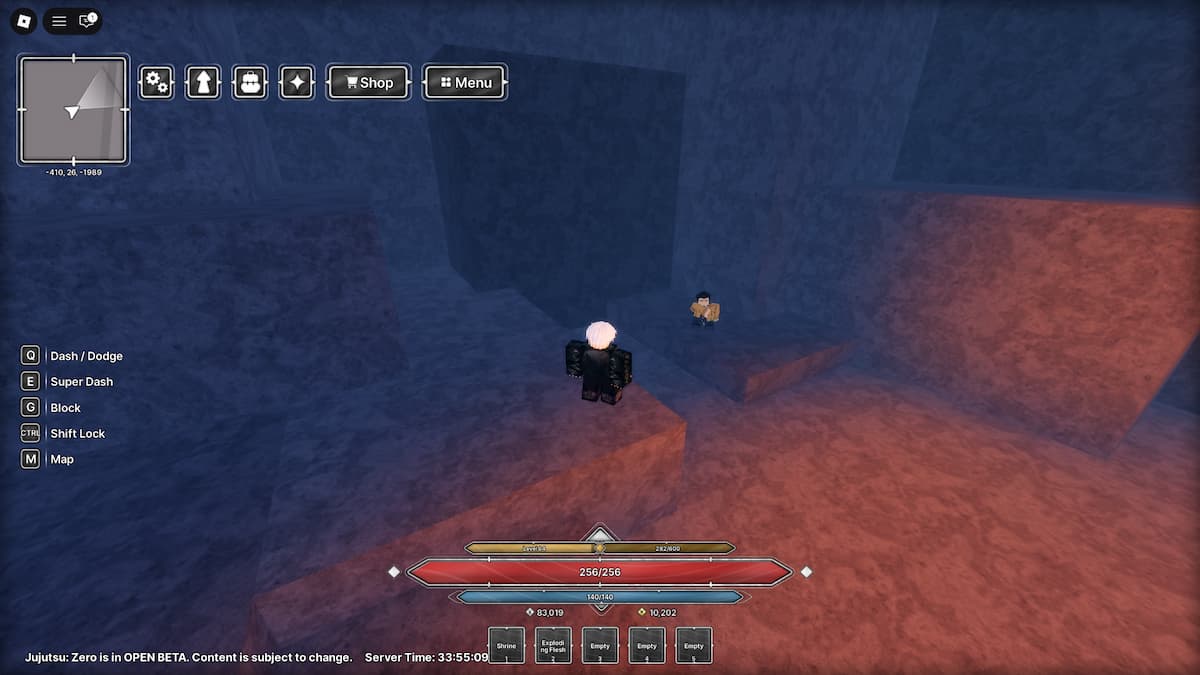Open the Roblox logo menu
1200x675 pixels.
(25, 21)
